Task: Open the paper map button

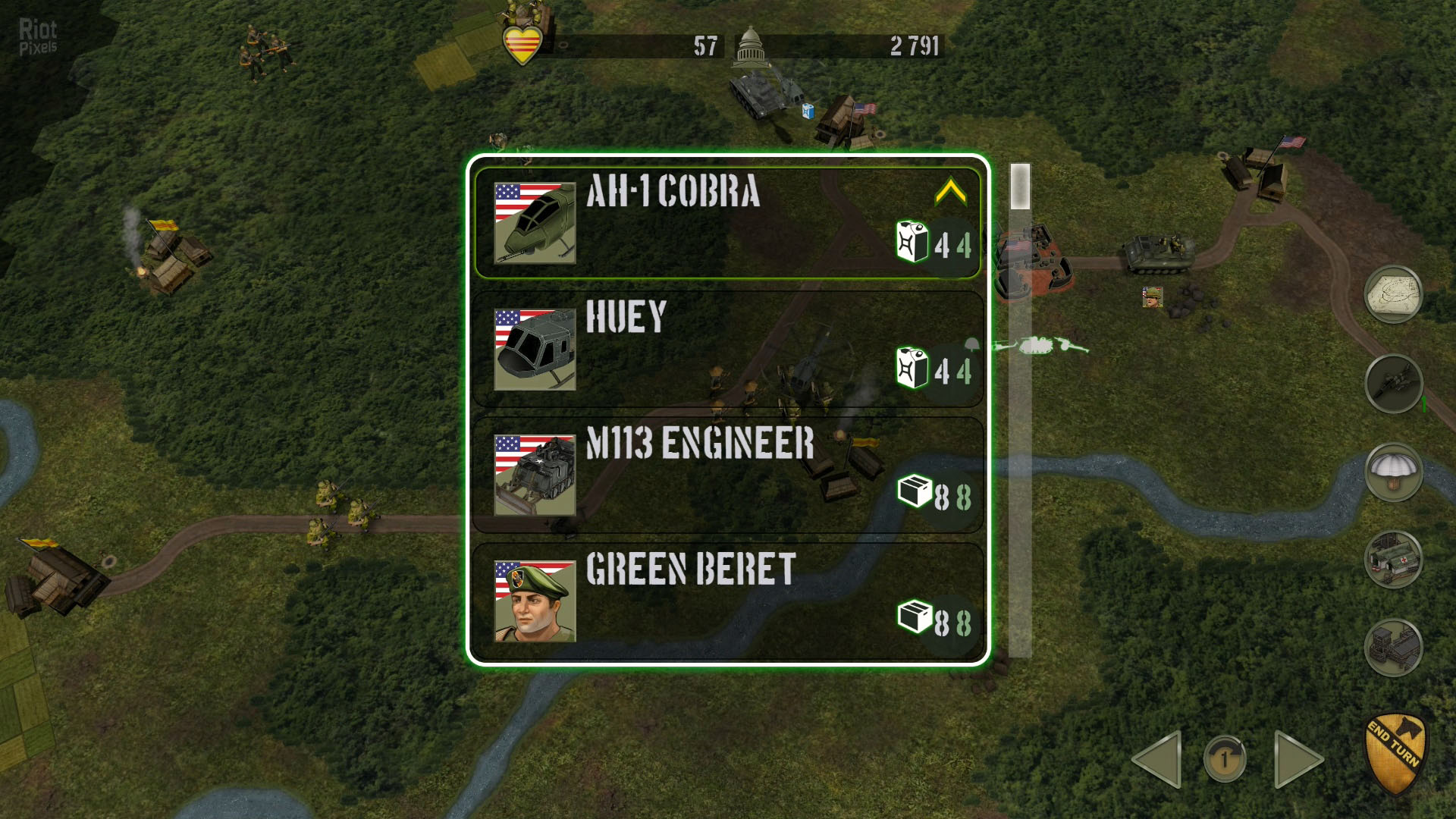Action: click(x=1393, y=294)
